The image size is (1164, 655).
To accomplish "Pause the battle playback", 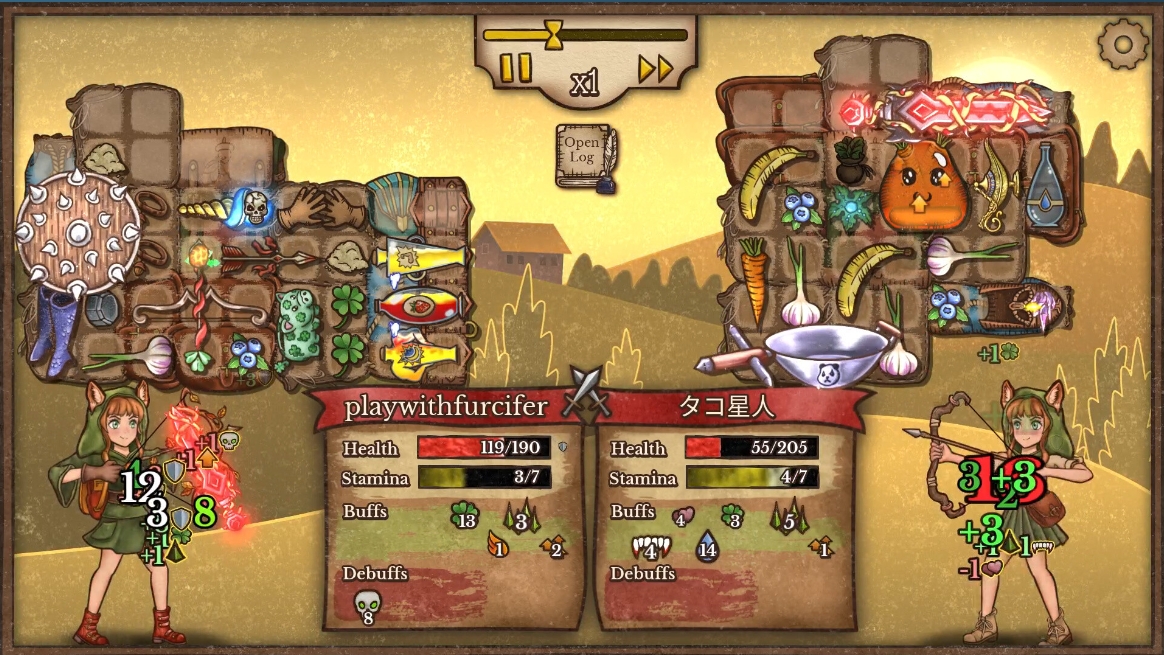I will point(516,68).
